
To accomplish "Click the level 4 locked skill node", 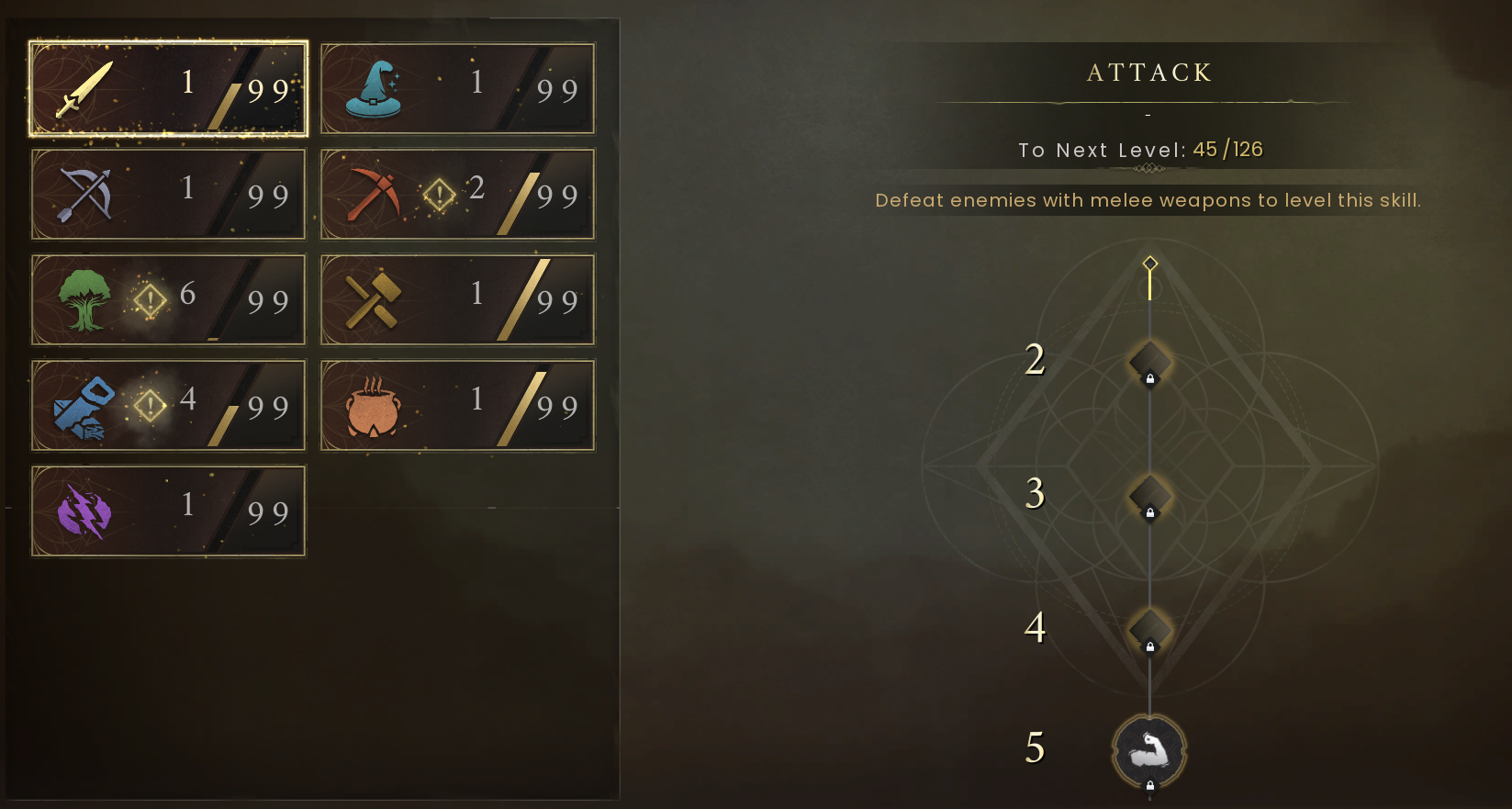I will [x=1148, y=629].
